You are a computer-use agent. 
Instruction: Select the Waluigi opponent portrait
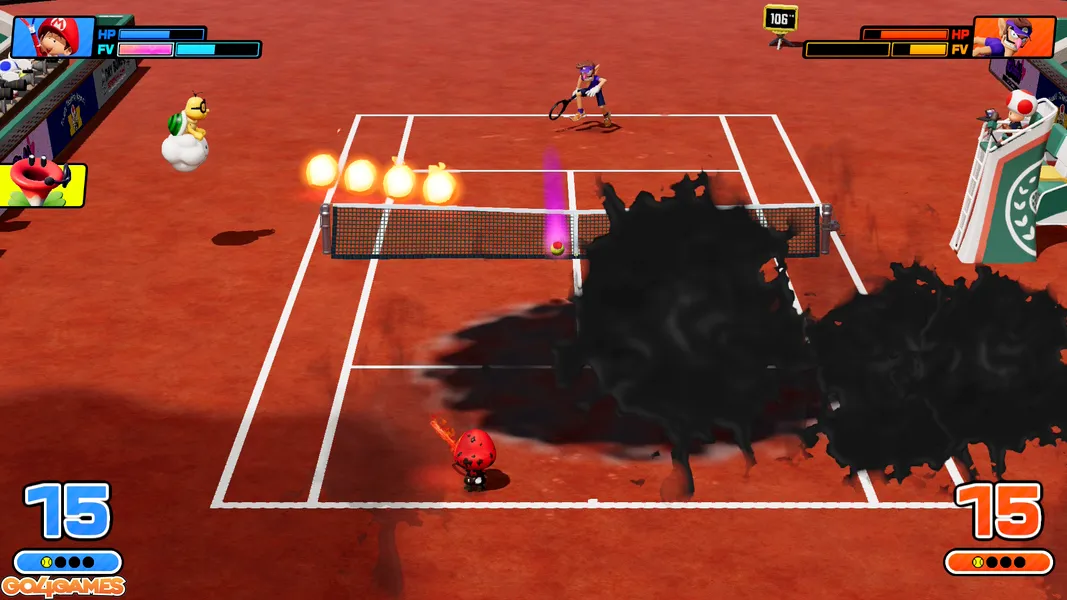(x=1013, y=37)
